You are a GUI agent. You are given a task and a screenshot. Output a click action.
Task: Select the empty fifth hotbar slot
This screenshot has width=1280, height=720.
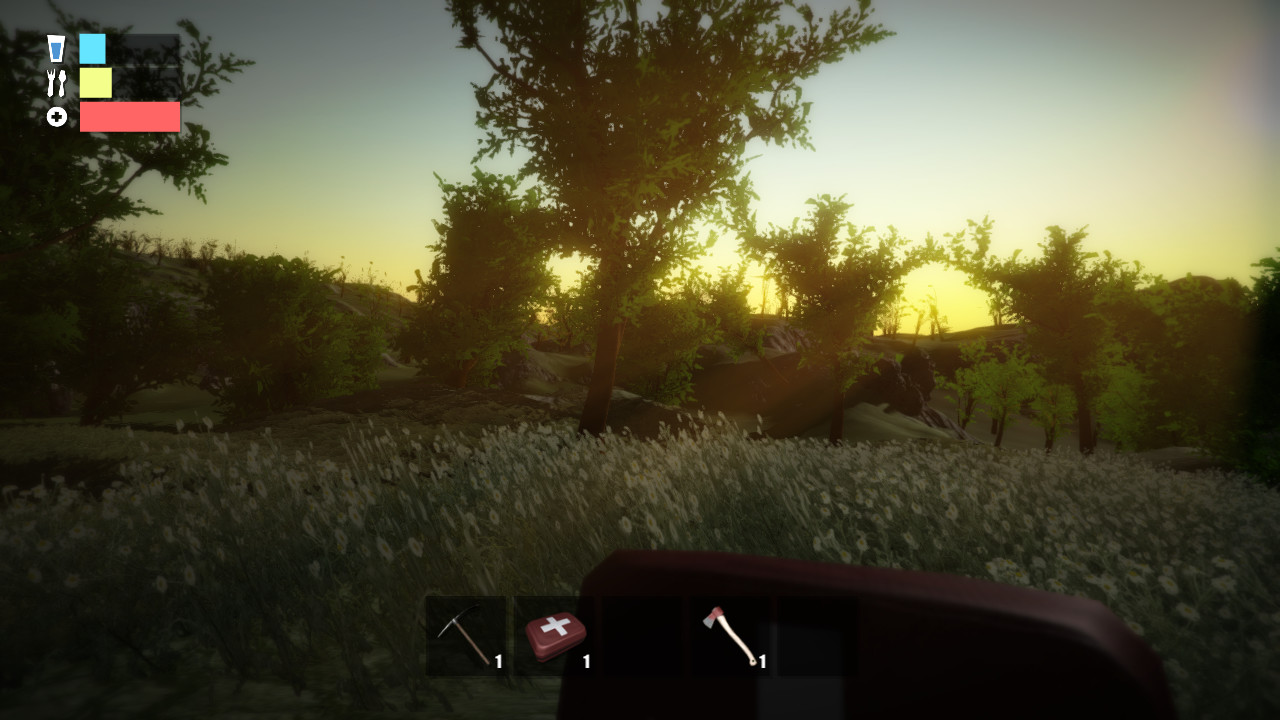point(816,635)
